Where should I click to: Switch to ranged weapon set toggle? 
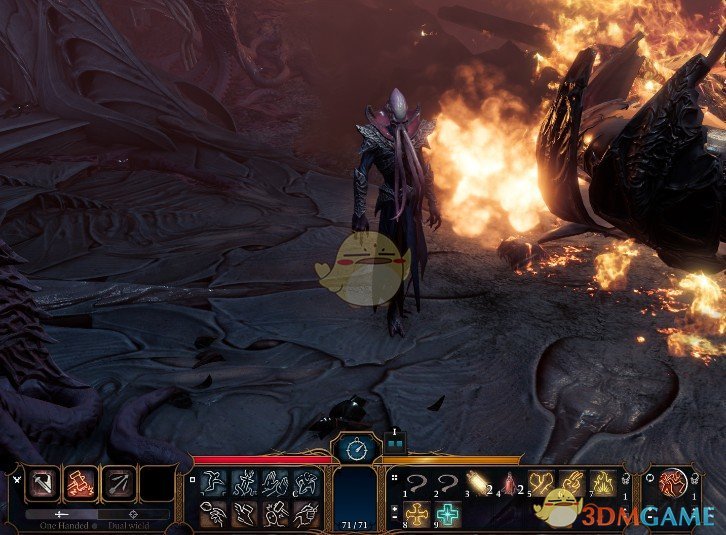[x=134, y=513]
